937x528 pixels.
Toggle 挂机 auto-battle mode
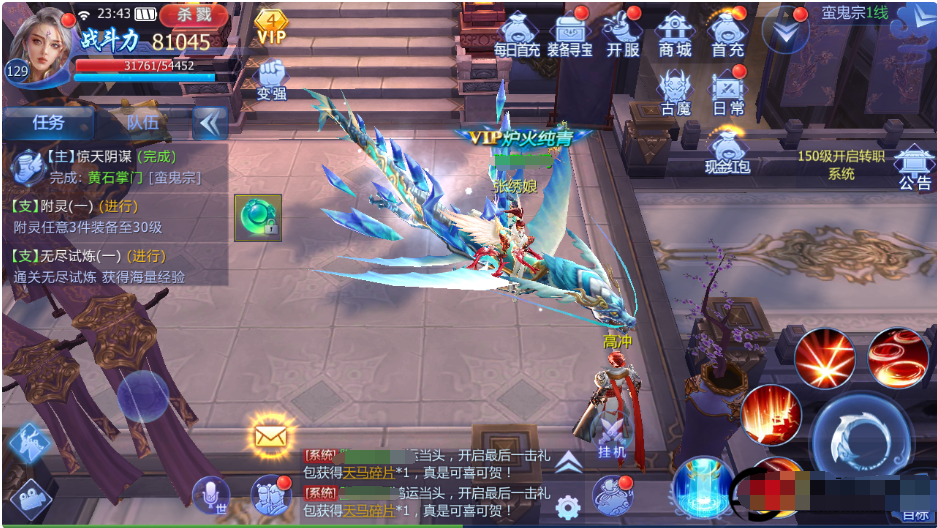click(x=611, y=436)
